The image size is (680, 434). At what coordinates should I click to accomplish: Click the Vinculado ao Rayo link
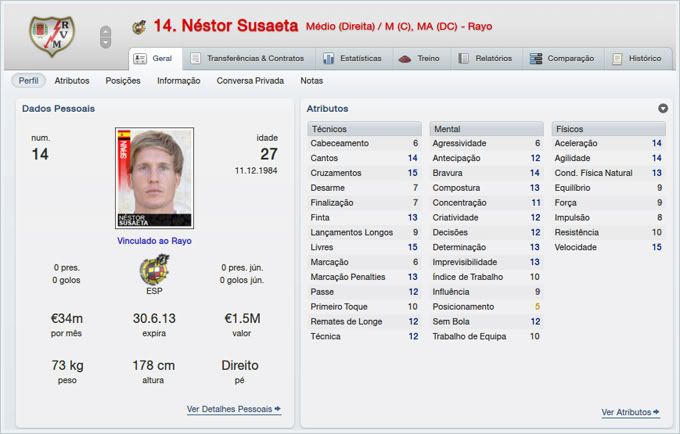pos(154,240)
